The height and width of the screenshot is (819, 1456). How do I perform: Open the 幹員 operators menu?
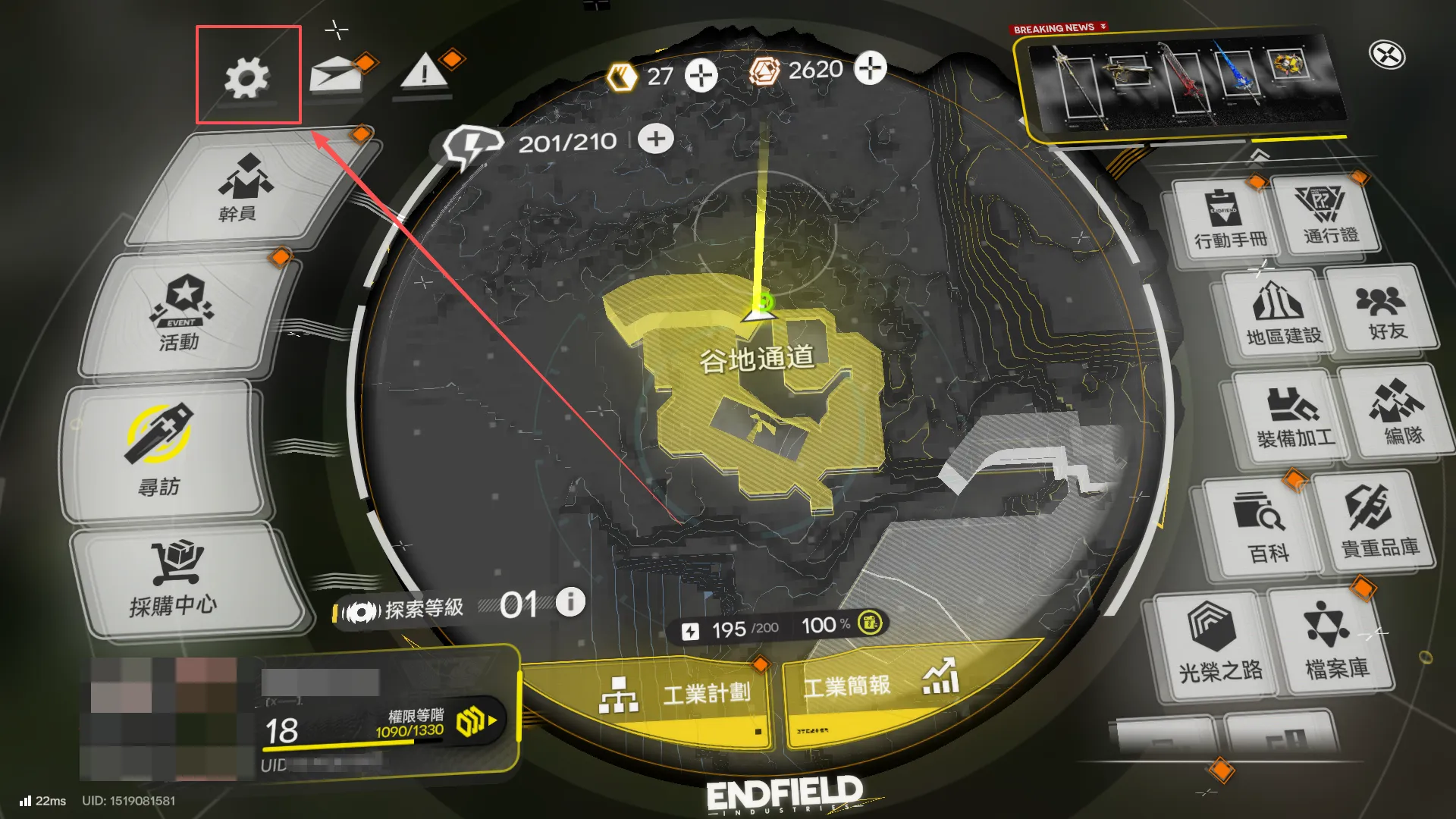pyautogui.click(x=243, y=190)
